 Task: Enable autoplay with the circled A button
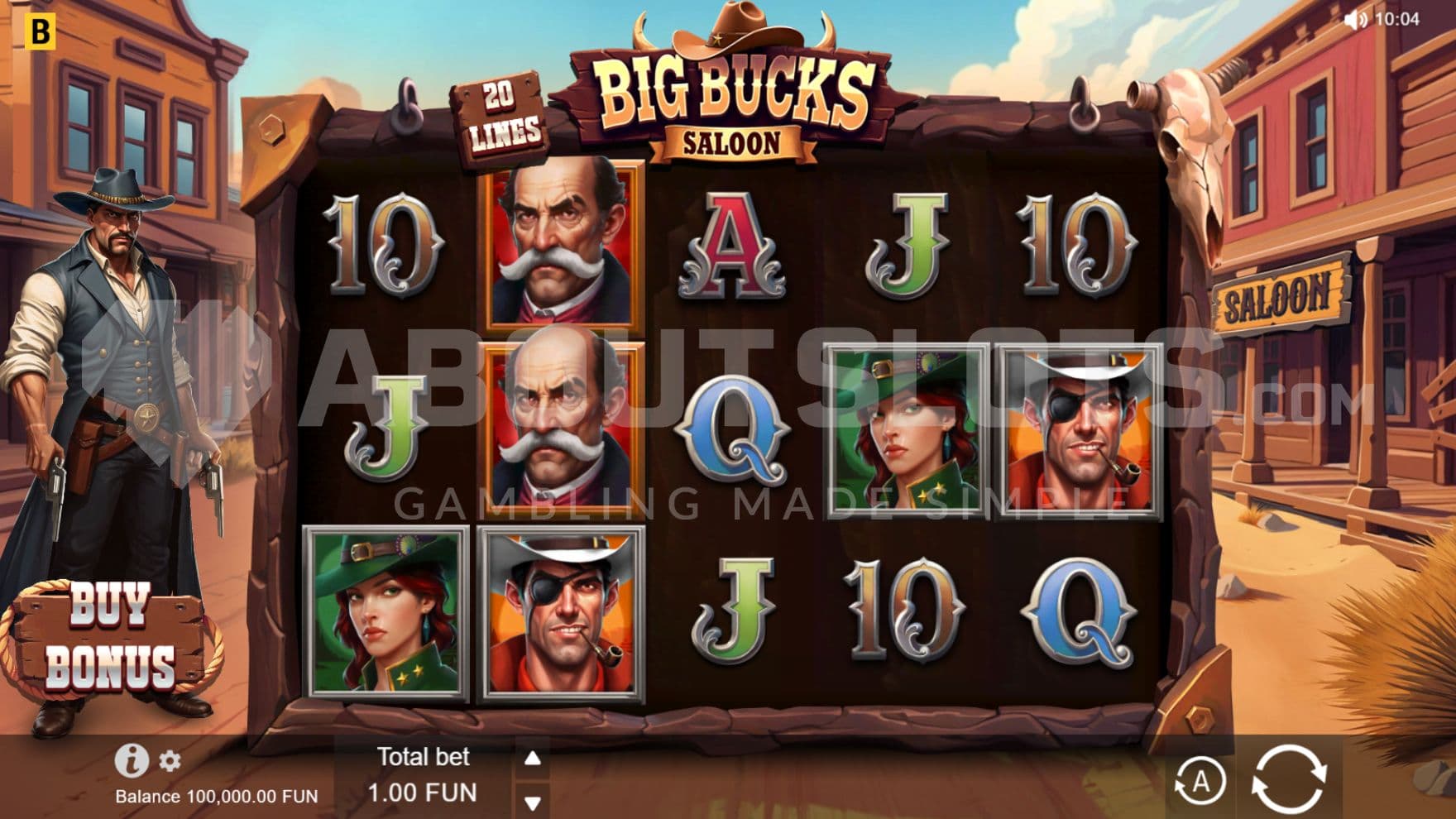(x=1200, y=781)
